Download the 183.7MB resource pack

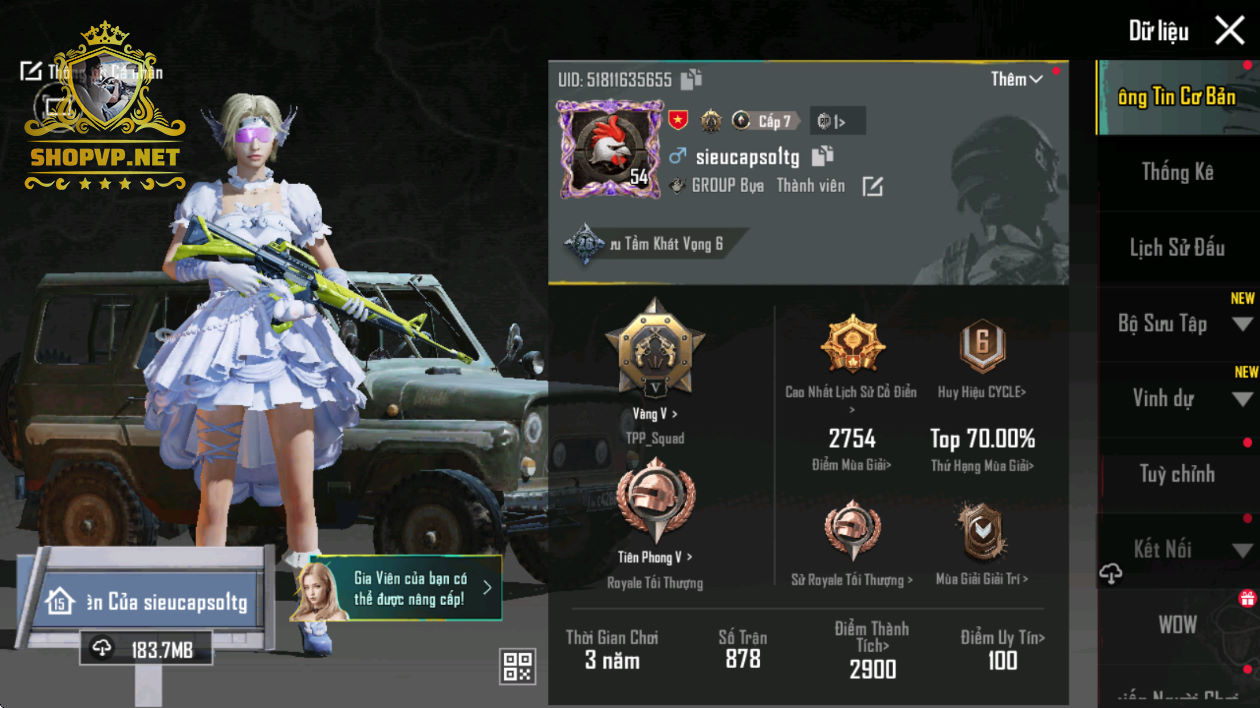[x=147, y=649]
